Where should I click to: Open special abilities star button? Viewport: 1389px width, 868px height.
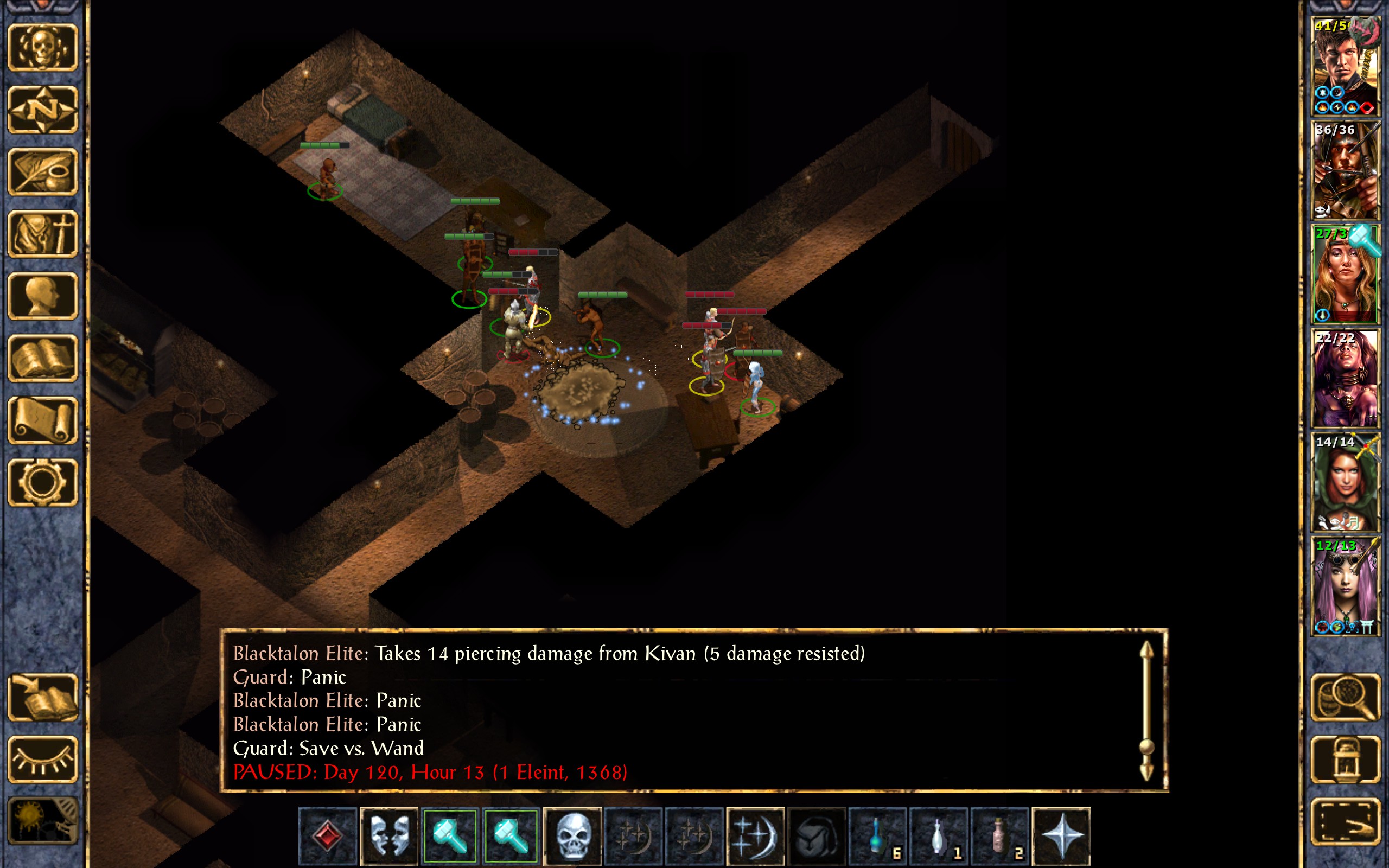[x=1060, y=835]
